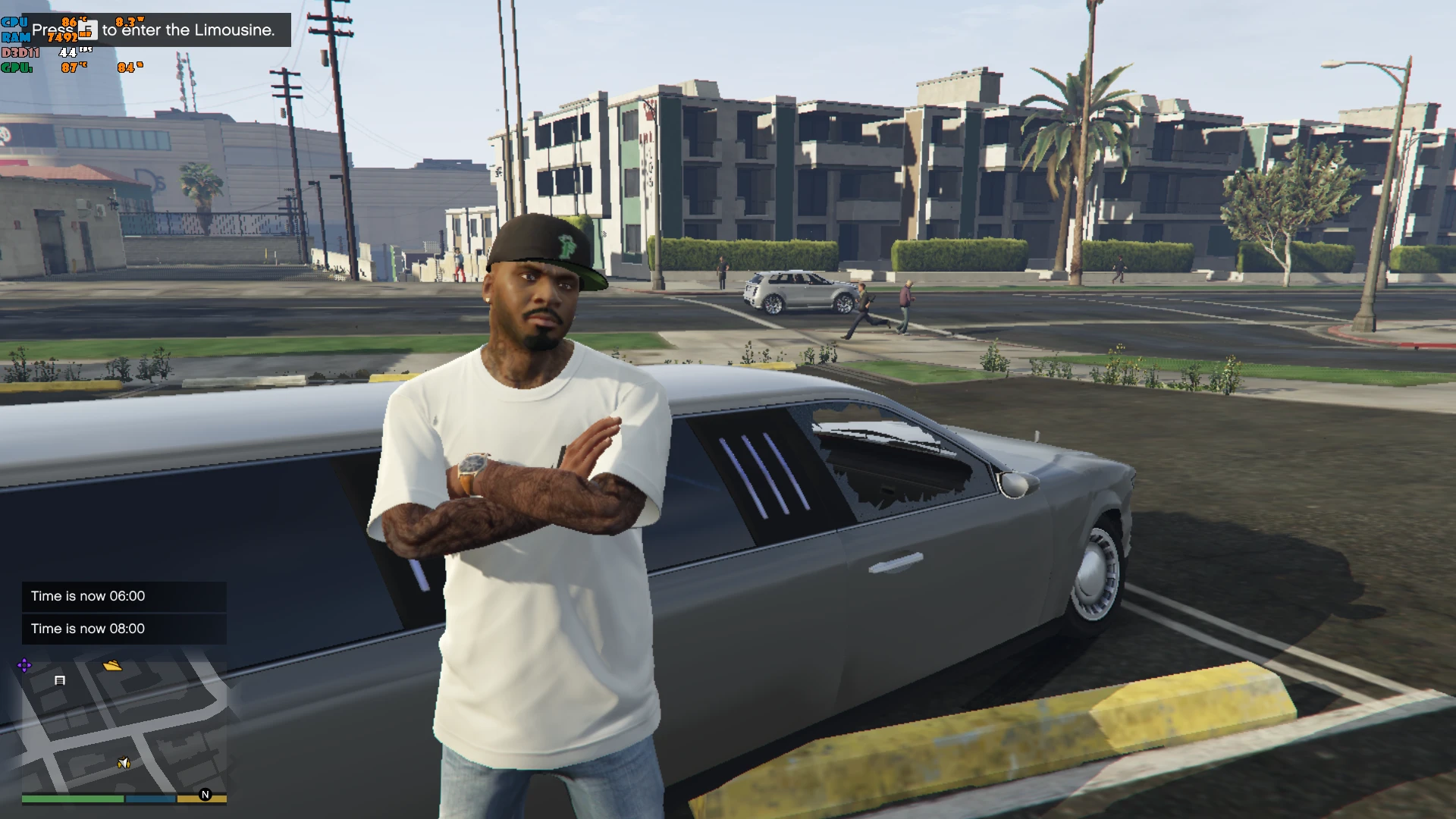Viewport: 1456px width, 819px height.
Task: Click the N compass indicator on the minimap
Action: (x=205, y=795)
